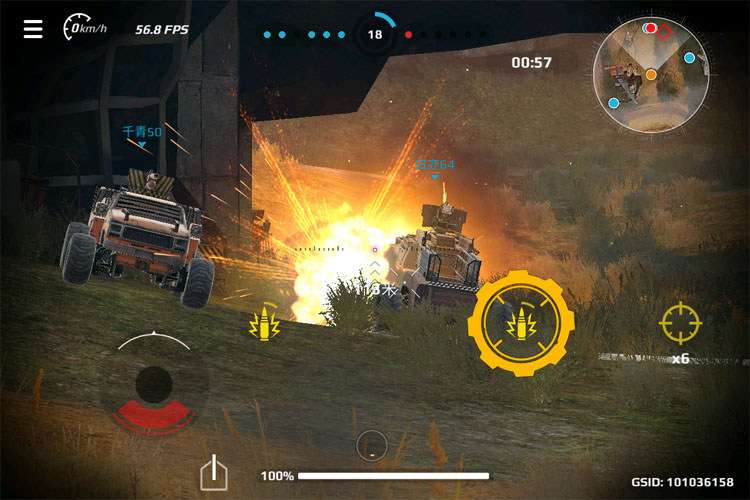
Task: Open the hamburger menu
Action: coord(33,29)
